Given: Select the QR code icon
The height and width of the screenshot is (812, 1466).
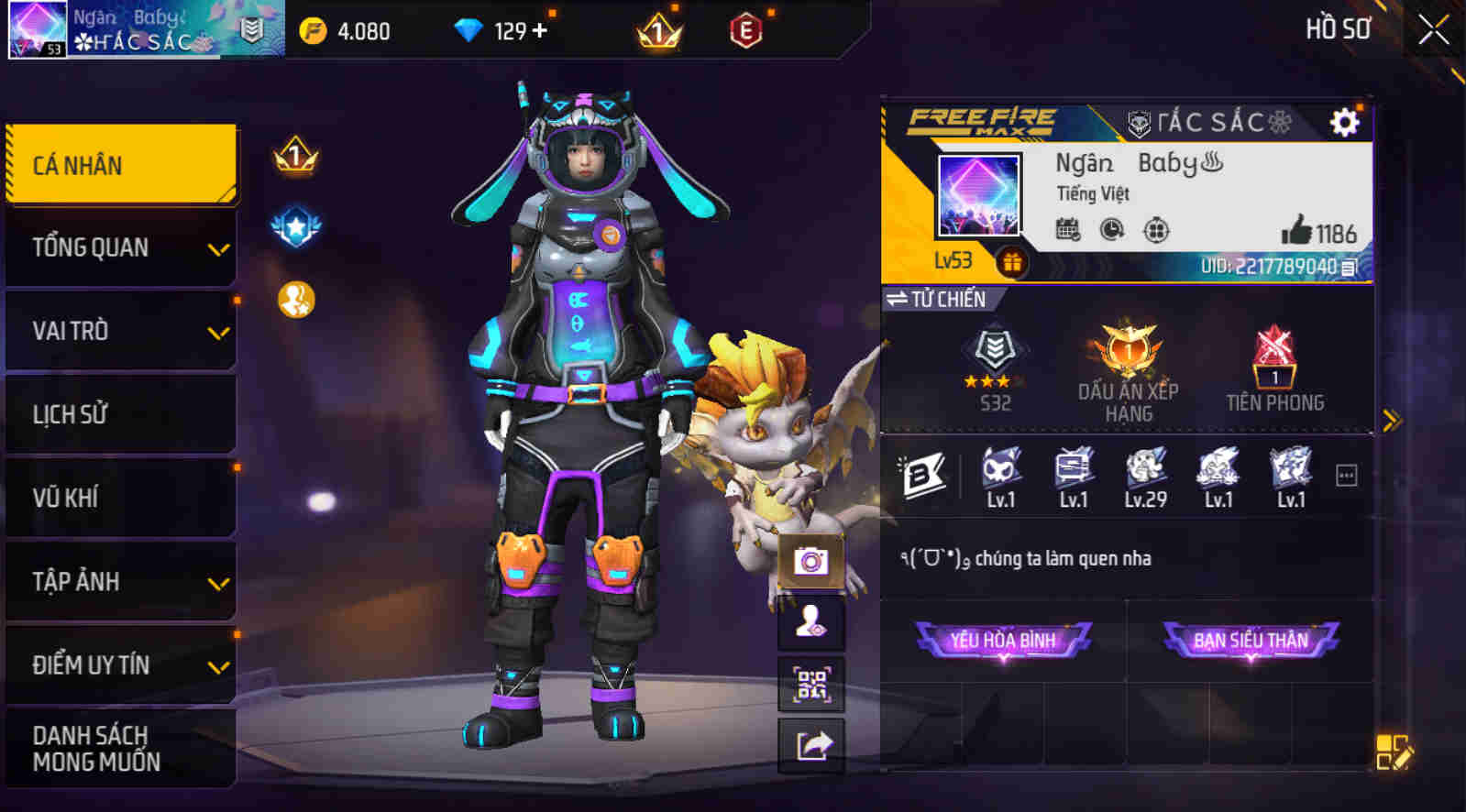Looking at the screenshot, I should click(x=810, y=683).
